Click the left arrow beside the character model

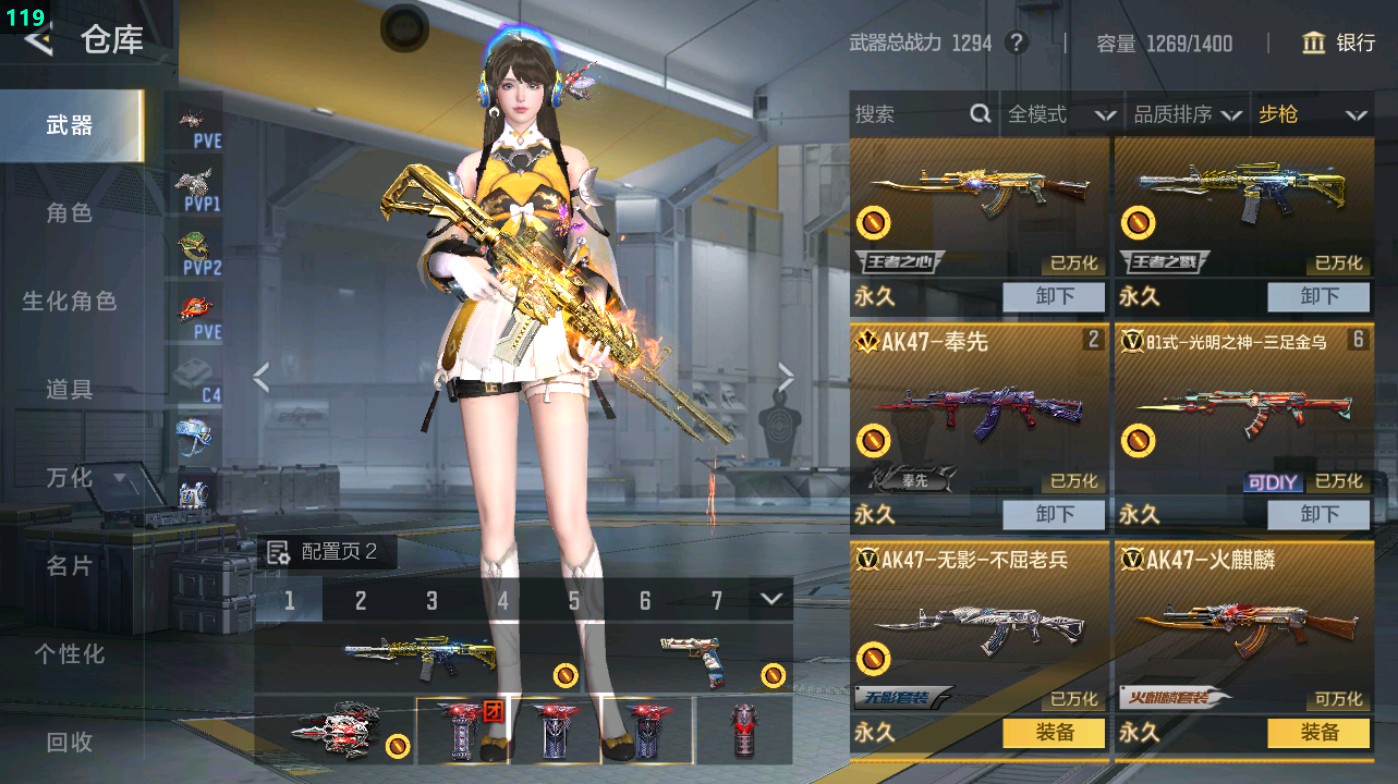[x=262, y=375]
